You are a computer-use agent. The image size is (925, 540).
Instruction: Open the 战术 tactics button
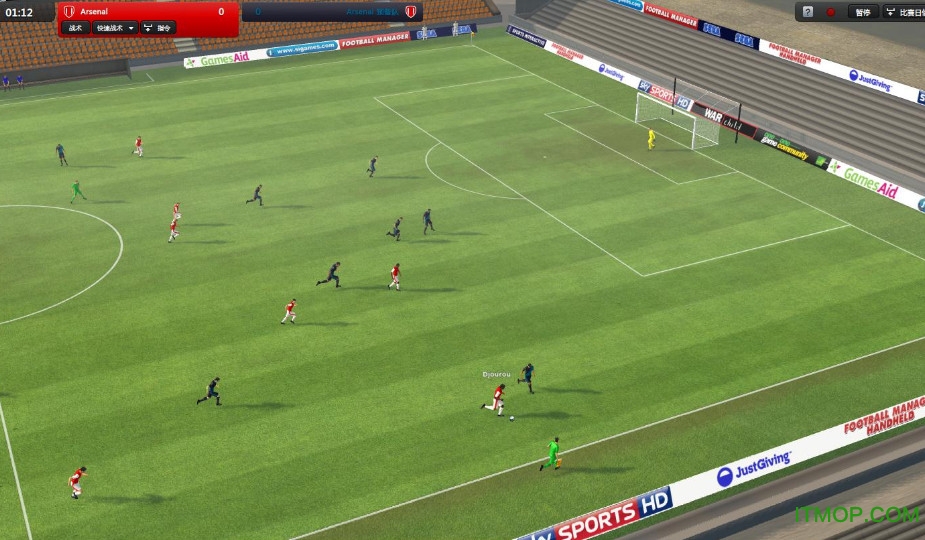click(x=75, y=28)
